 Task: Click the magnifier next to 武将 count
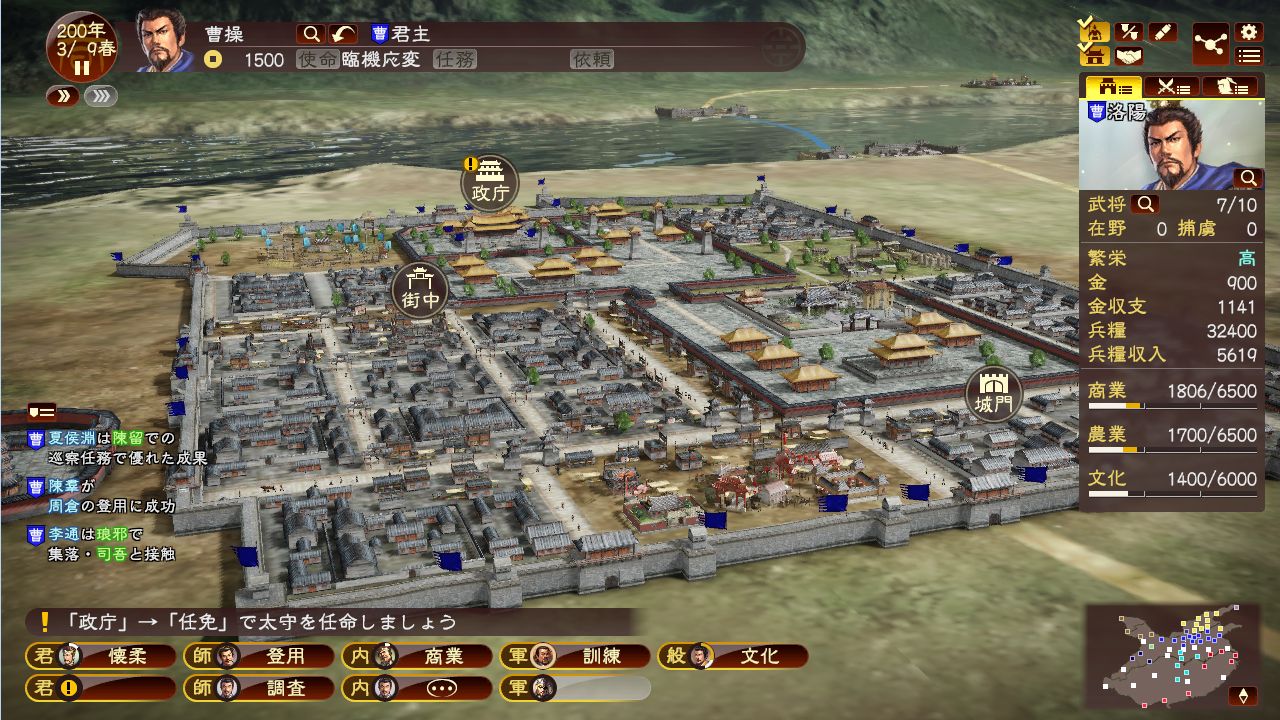(1144, 205)
